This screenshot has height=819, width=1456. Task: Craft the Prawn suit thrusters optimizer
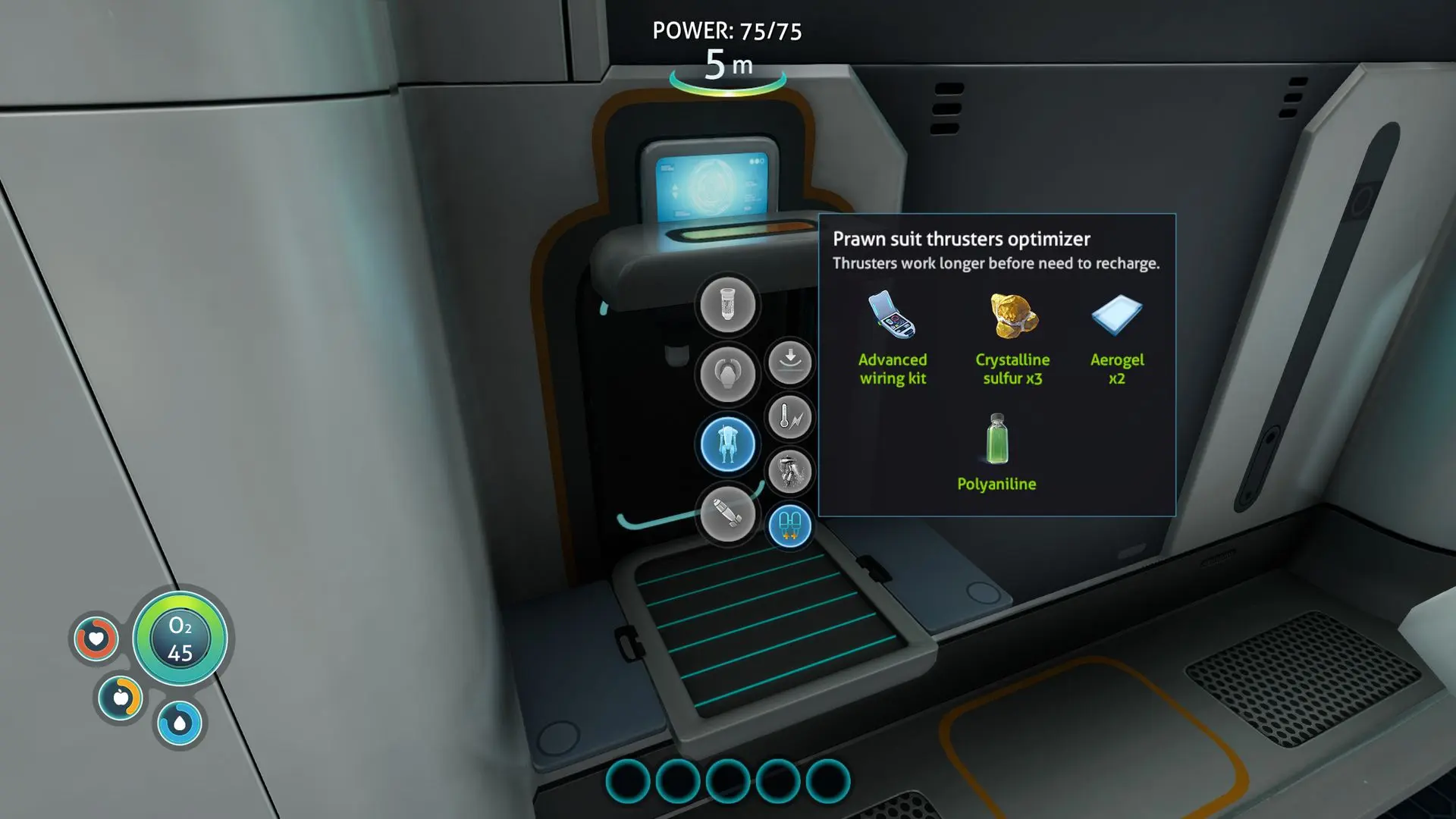pos(790,526)
